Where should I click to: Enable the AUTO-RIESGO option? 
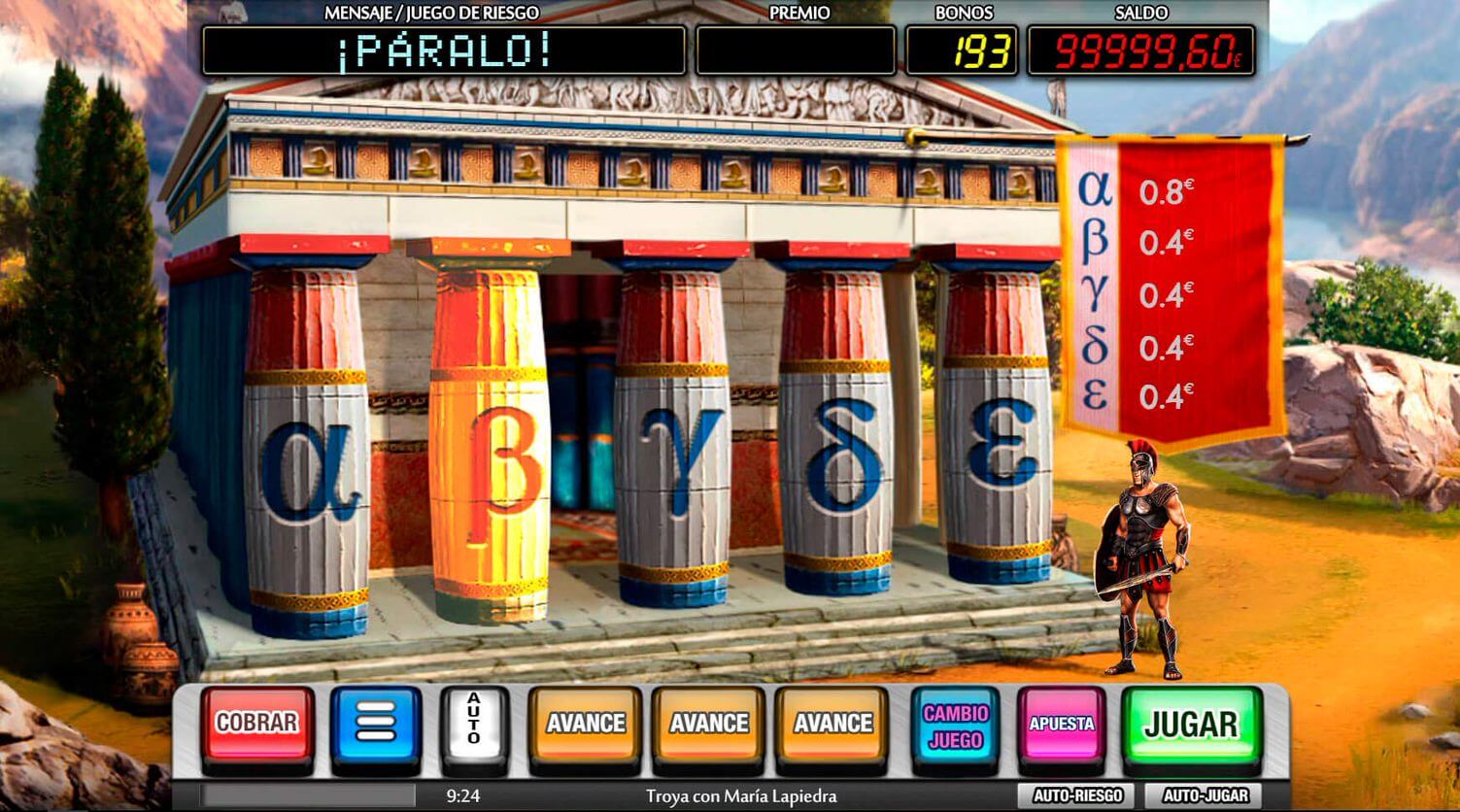coord(1077,795)
